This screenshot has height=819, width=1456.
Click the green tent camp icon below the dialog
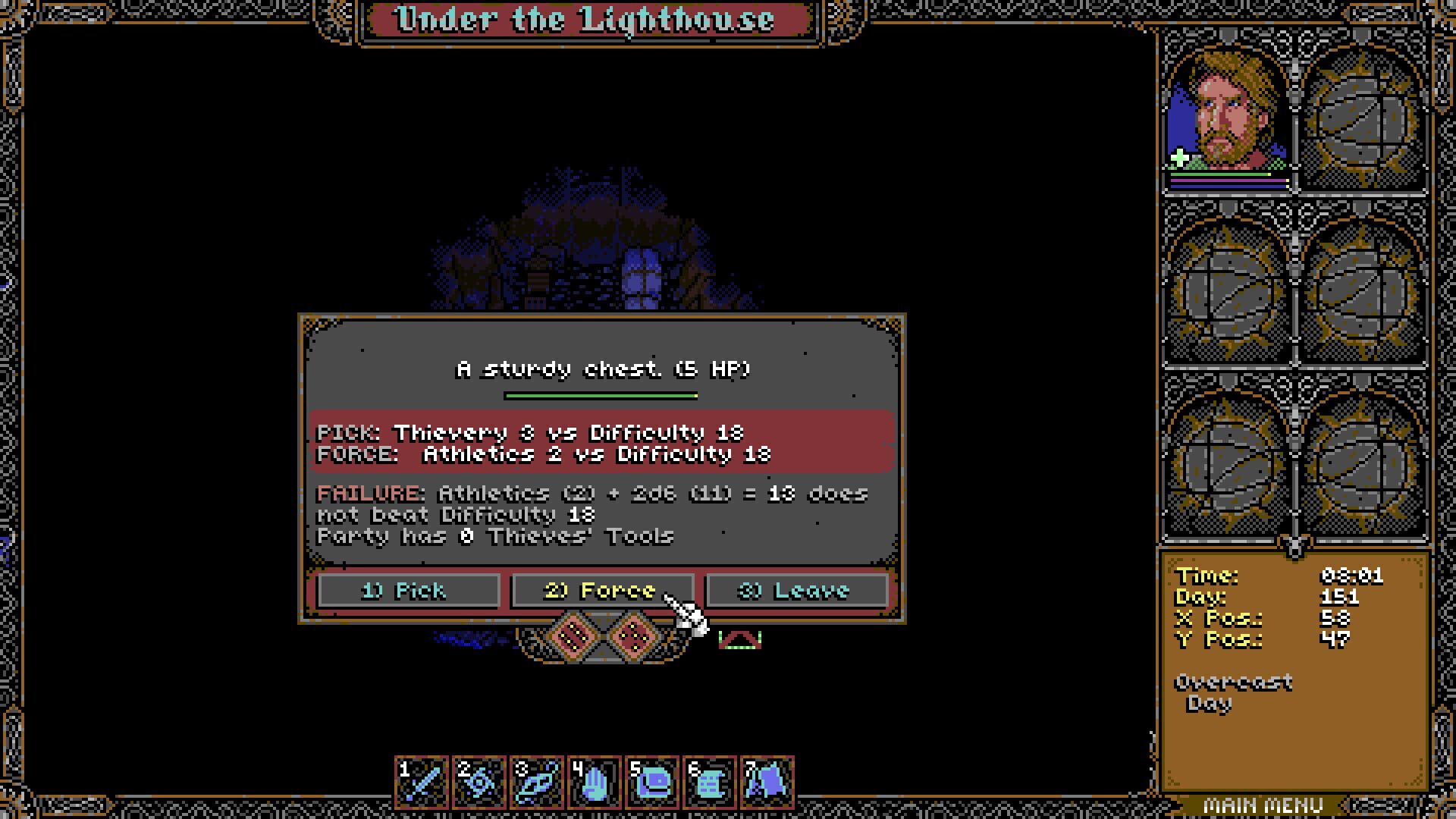coord(740,639)
